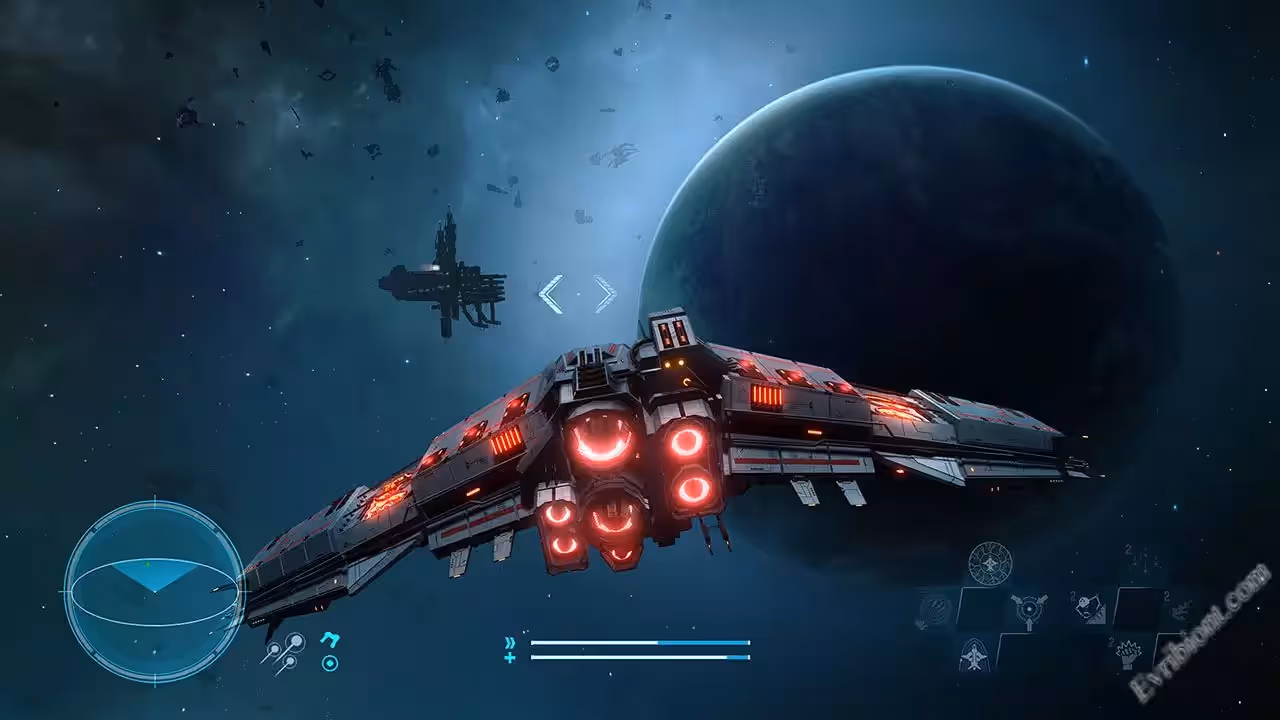Activate the ship with bow-wave ability
Viewport: 1280px width, 720px height.
click(974, 654)
